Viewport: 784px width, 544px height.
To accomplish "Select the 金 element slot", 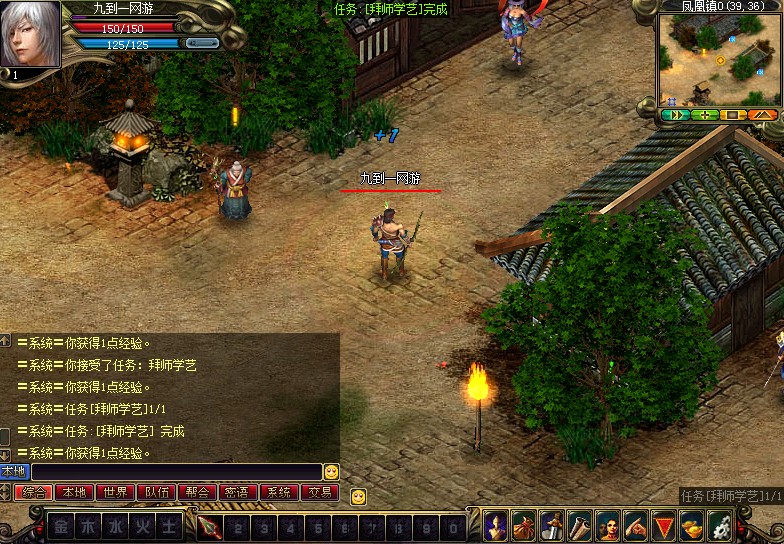I will click(62, 526).
